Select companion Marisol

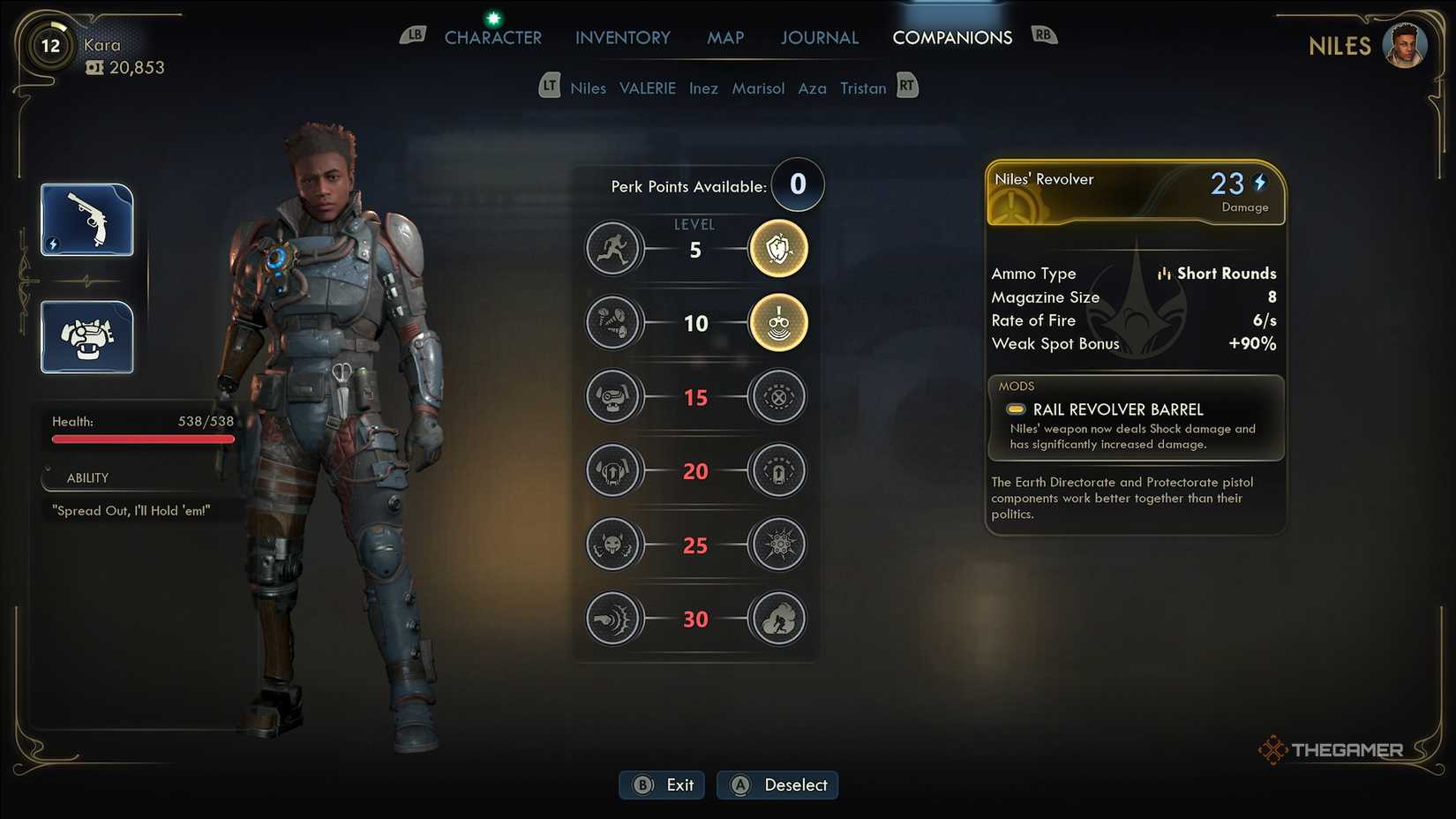click(757, 88)
